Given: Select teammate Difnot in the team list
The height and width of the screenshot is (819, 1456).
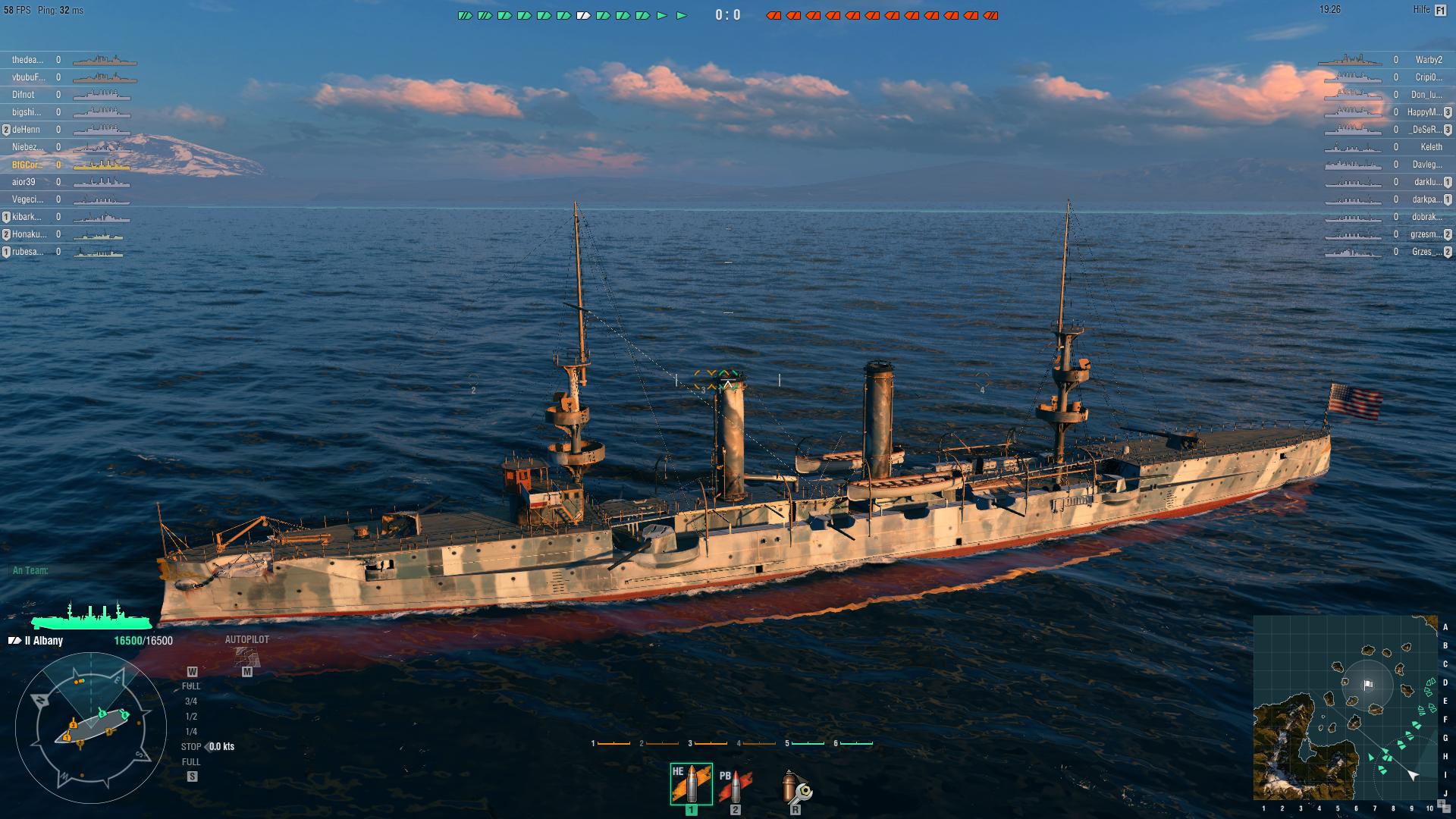Looking at the screenshot, I should [24, 95].
